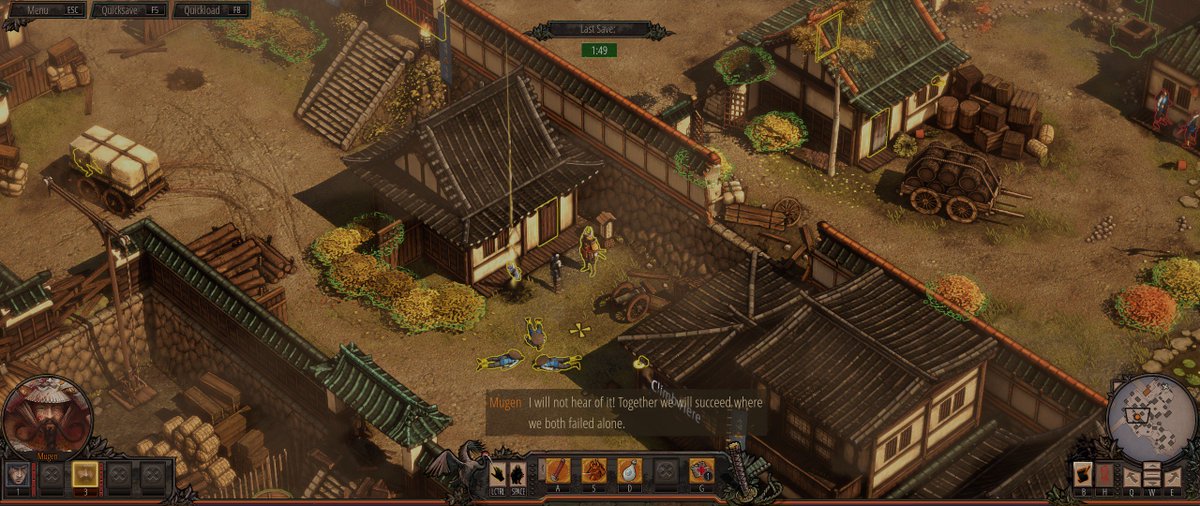Use the first aid kit item
Image resolution: width=1200 pixels, height=506 pixels.
pyautogui.click(x=701, y=469)
